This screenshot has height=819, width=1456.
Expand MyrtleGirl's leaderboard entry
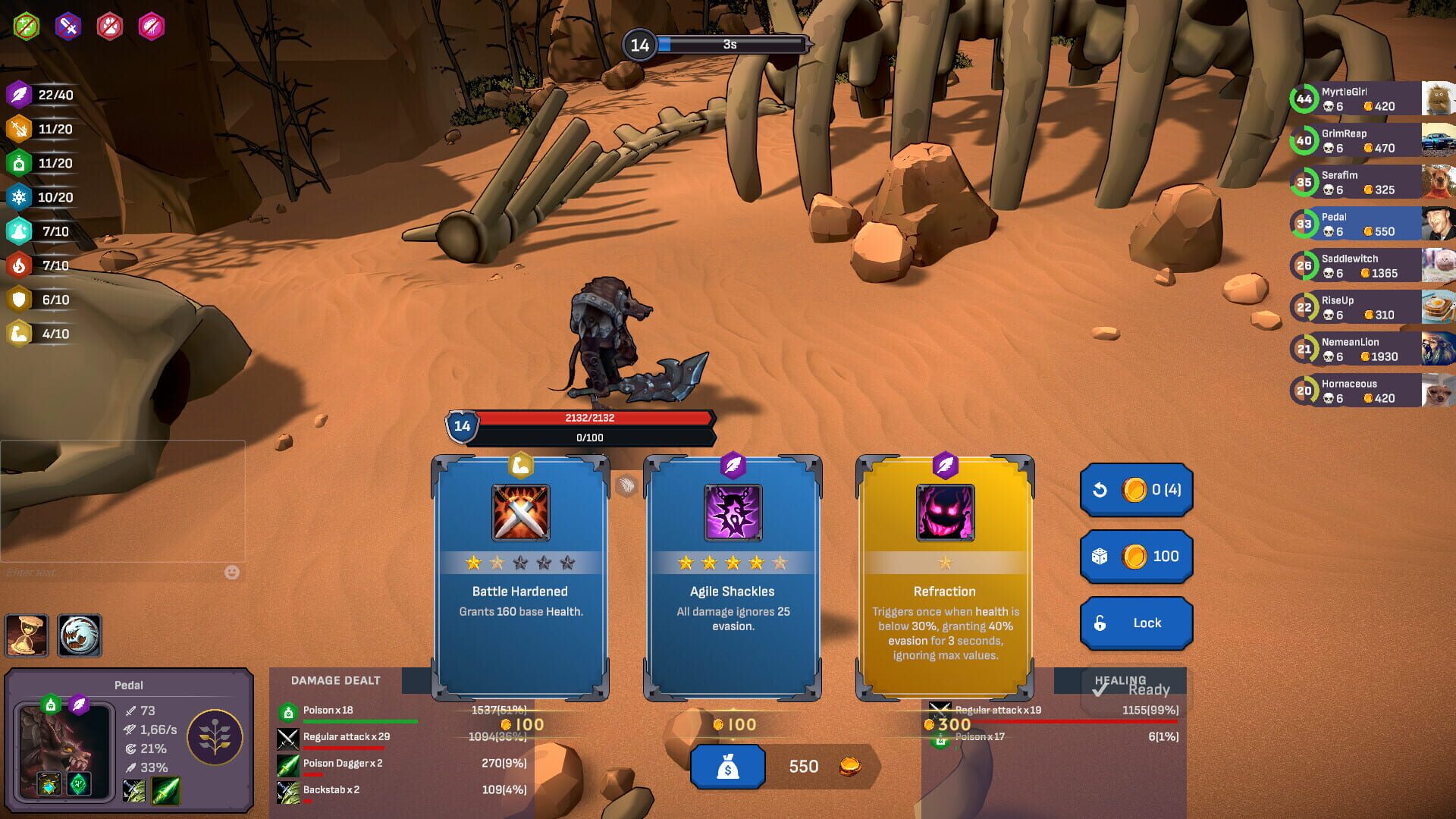(x=1365, y=99)
